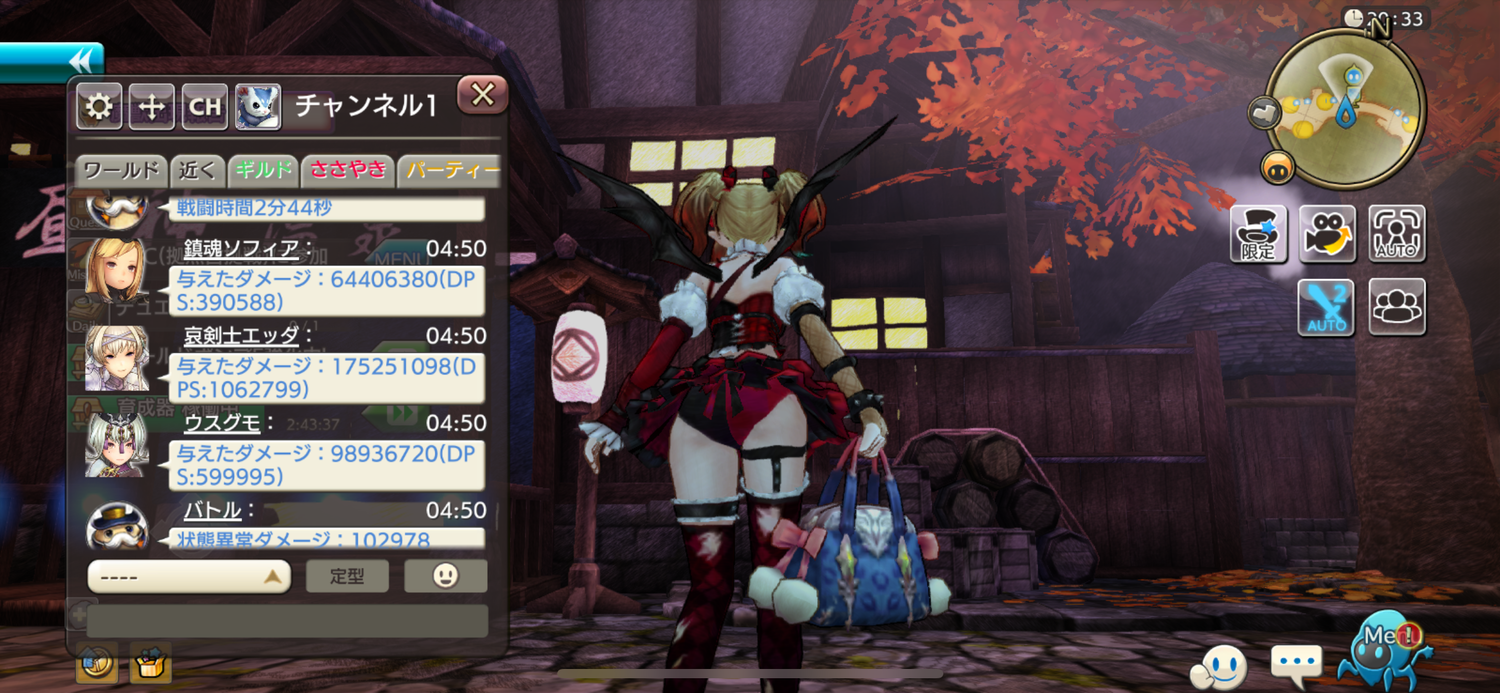This screenshot has height=693, width=1500.
Task: Open the minimap
Action: click(x=1345, y=108)
